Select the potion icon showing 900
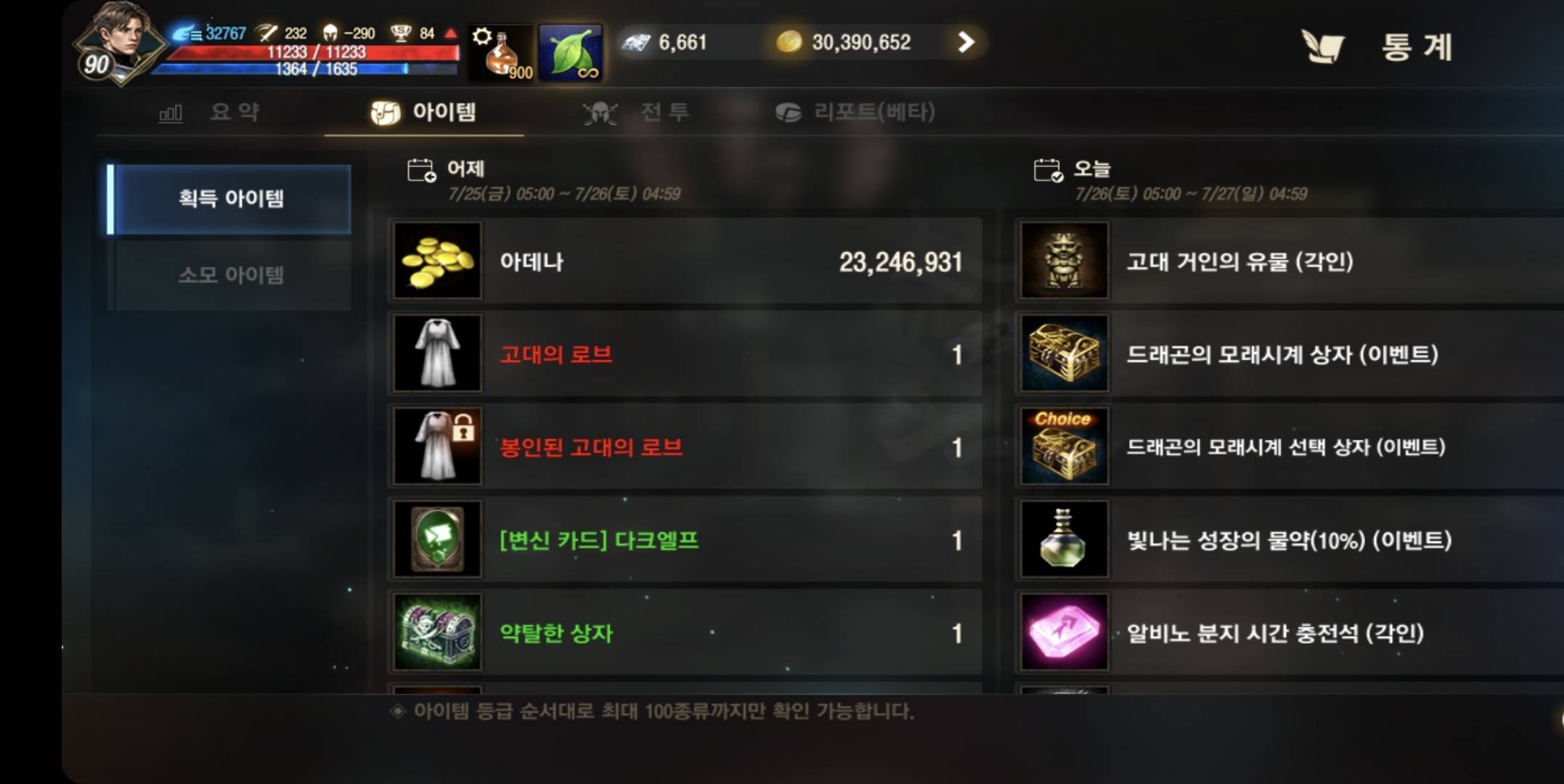This screenshot has height=784, width=1564. (501, 51)
